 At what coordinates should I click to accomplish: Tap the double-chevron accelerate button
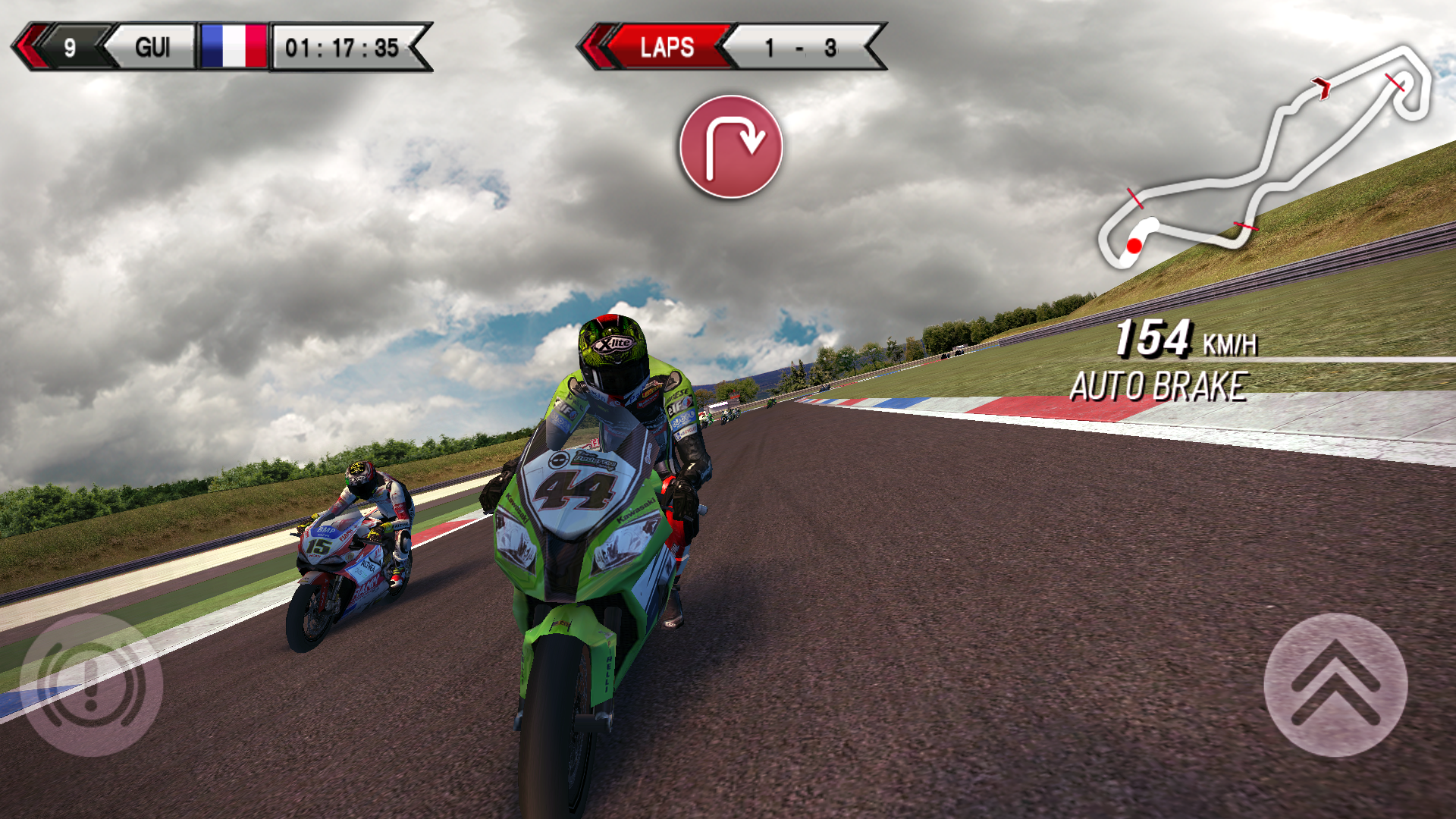click(1335, 685)
